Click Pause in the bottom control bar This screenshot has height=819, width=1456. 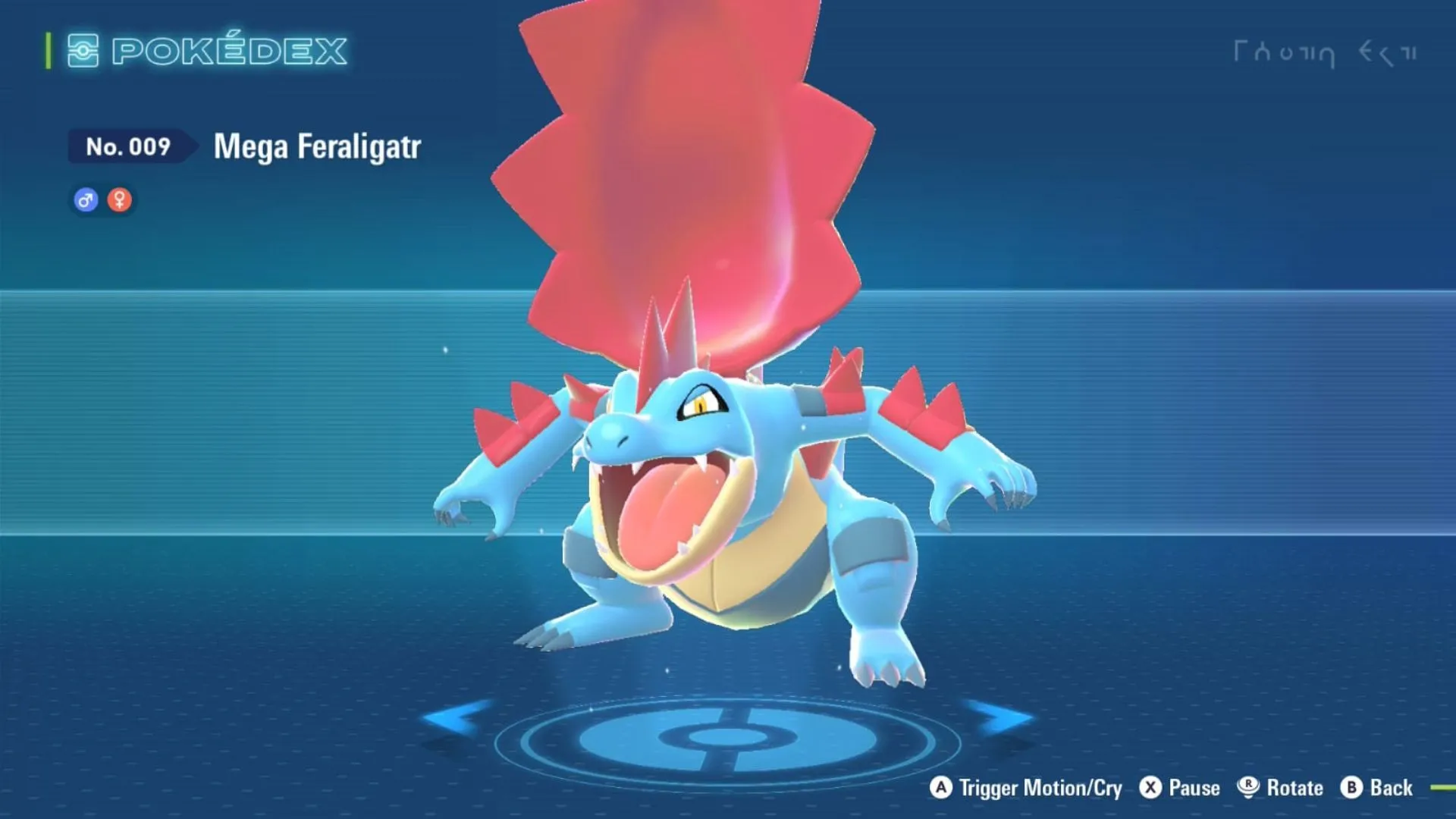[1196, 788]
